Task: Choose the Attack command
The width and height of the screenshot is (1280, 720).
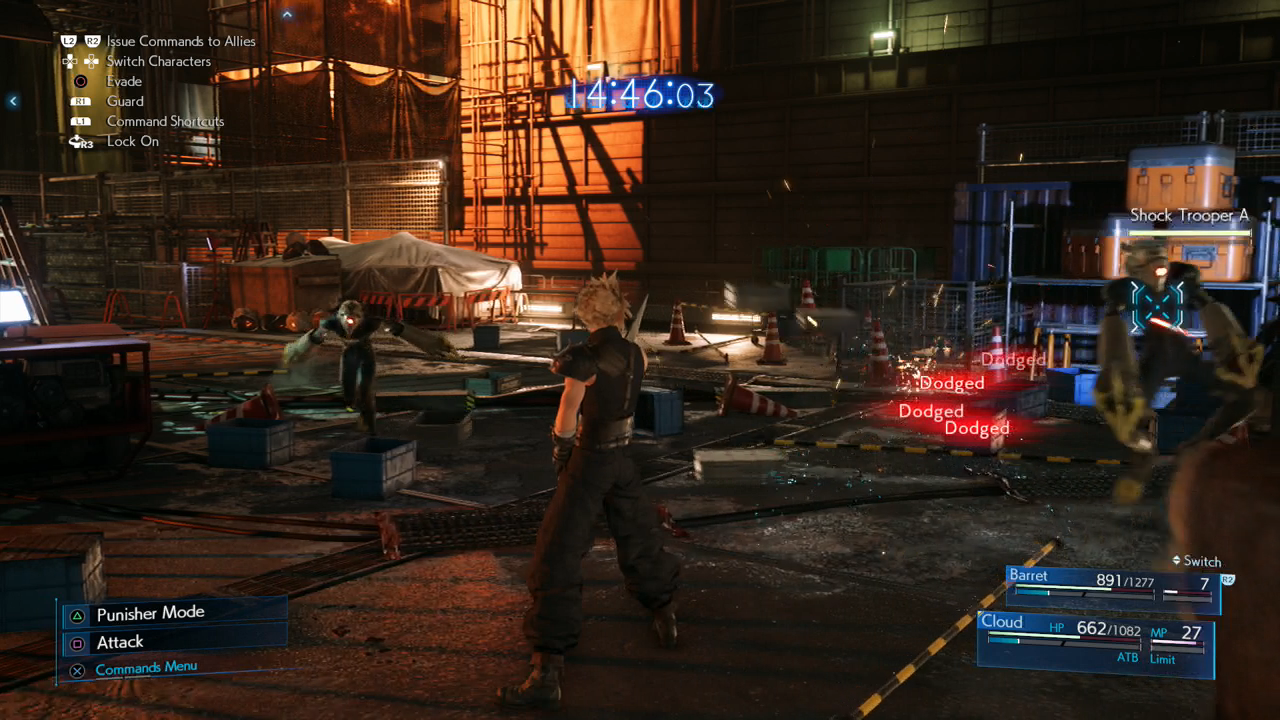Action: [x=120, y=642]
